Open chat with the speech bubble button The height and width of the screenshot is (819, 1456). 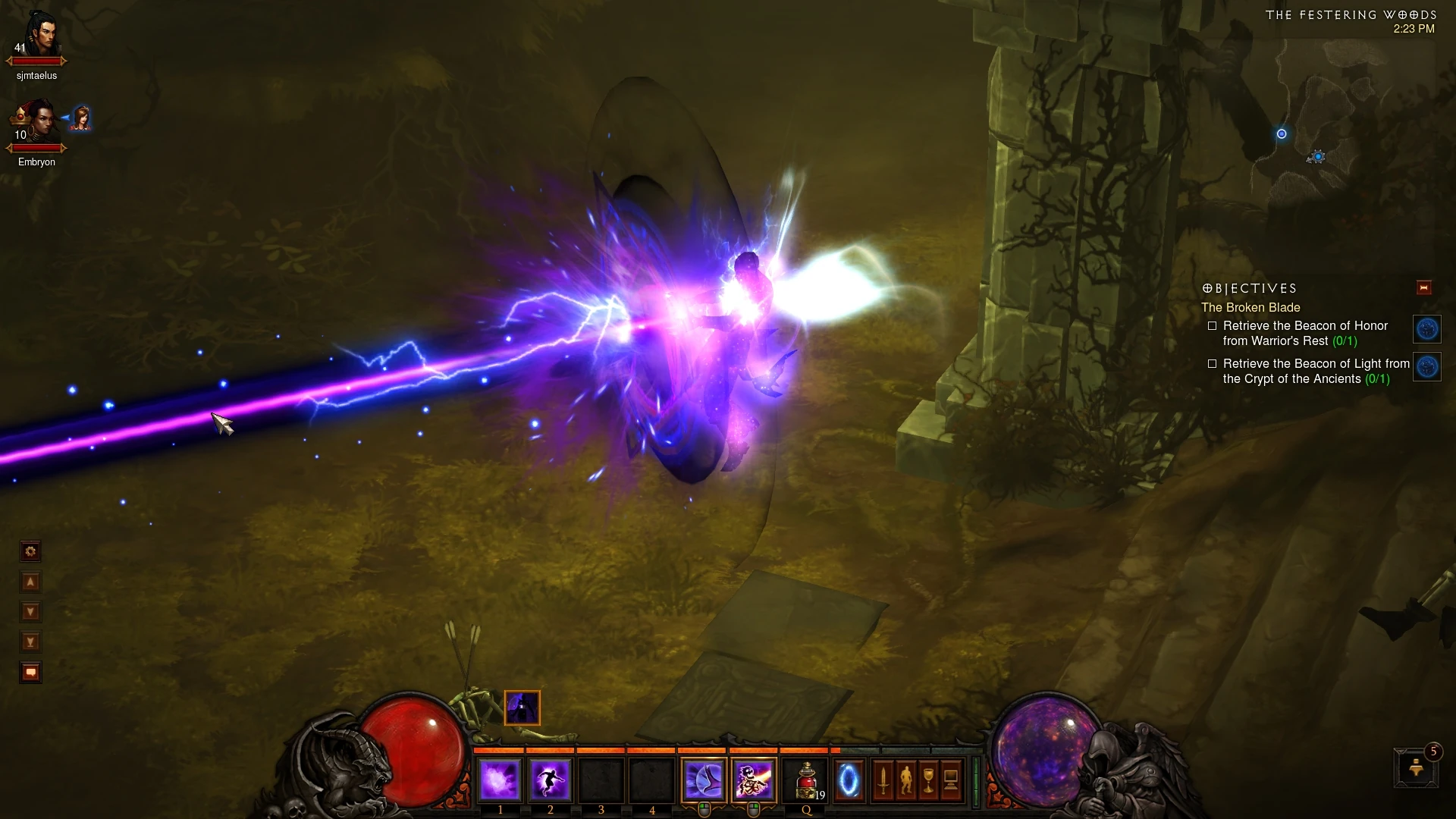pos(30,672)
